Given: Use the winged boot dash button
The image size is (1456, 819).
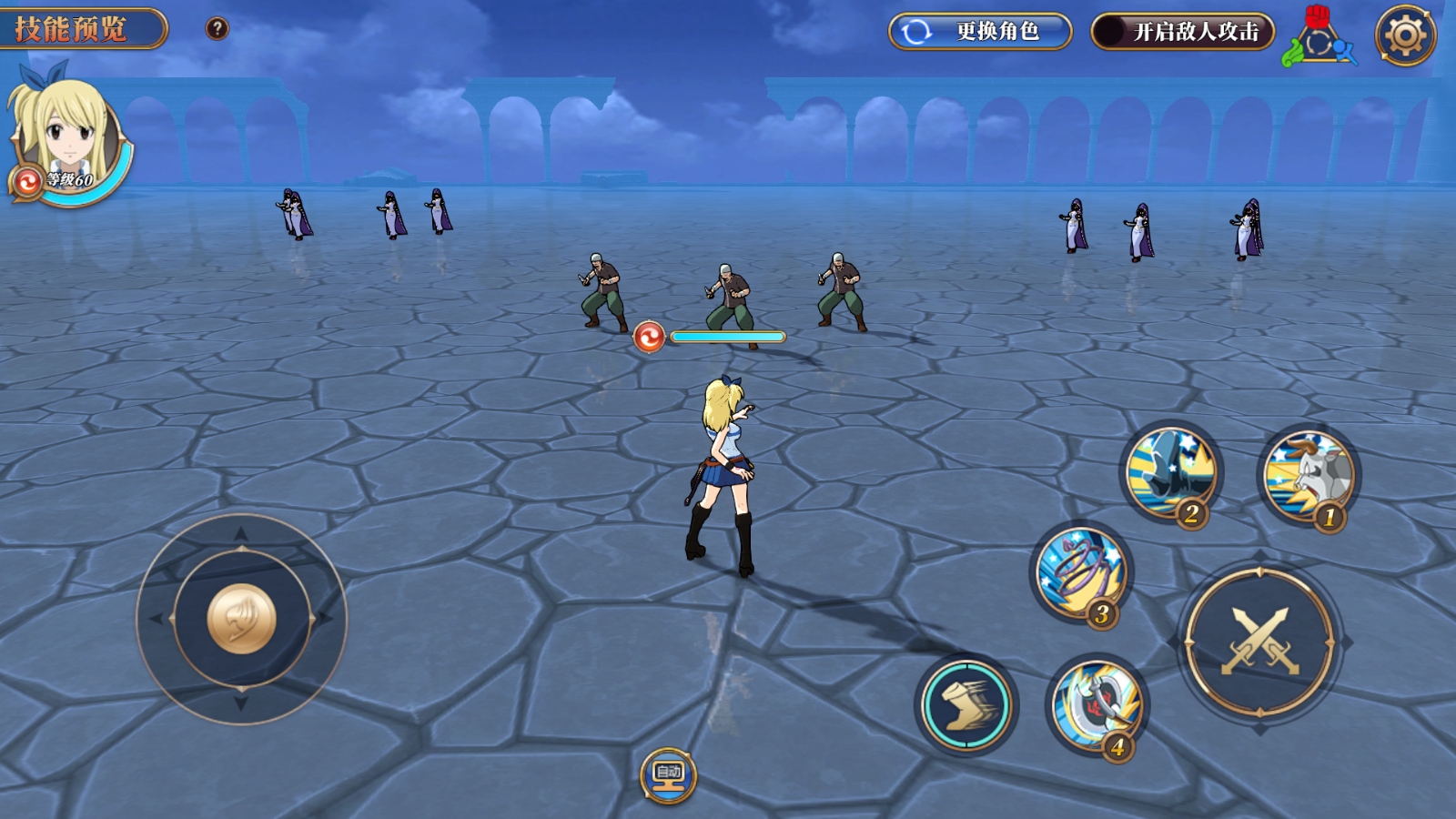Looking at the screenshot, I should click(966, 705).
